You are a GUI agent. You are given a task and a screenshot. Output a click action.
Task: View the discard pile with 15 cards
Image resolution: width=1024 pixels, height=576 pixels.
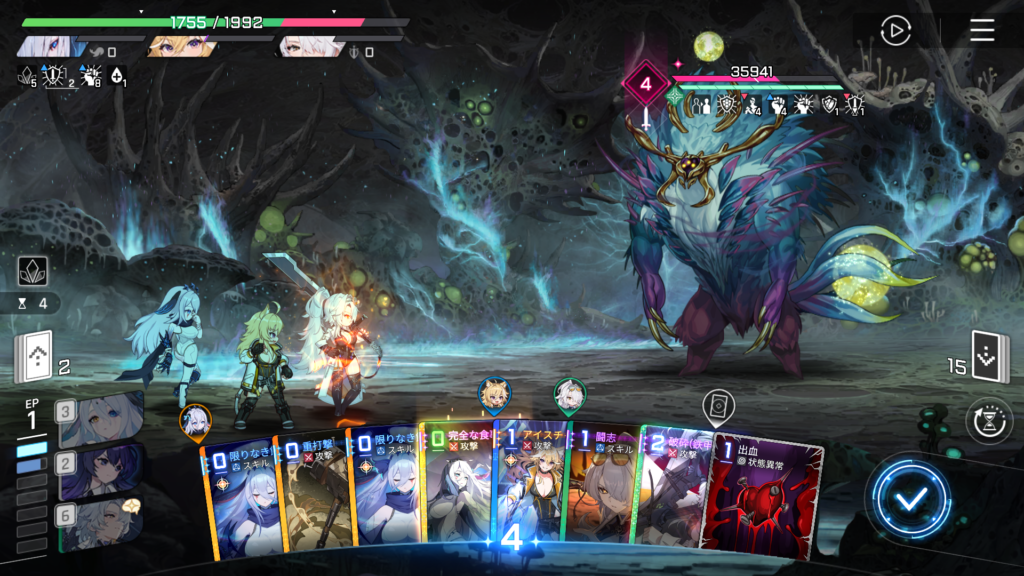tap(990, 357)
